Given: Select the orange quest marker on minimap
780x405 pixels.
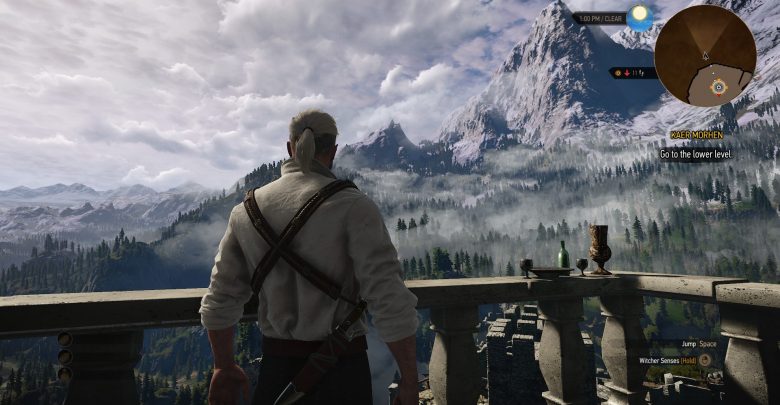Looking at the screenshot, I should click(x=718, y=87).
